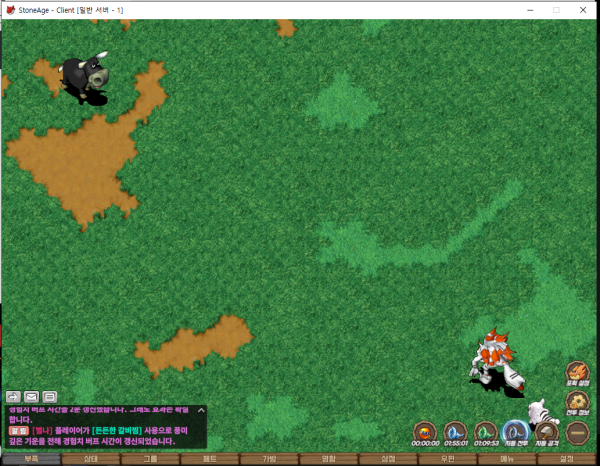Image resolution: width=600 pixels, height=466 pixels.
Task: Open the 그룹 (group) menu tab
Action: [x=150, y=459]
